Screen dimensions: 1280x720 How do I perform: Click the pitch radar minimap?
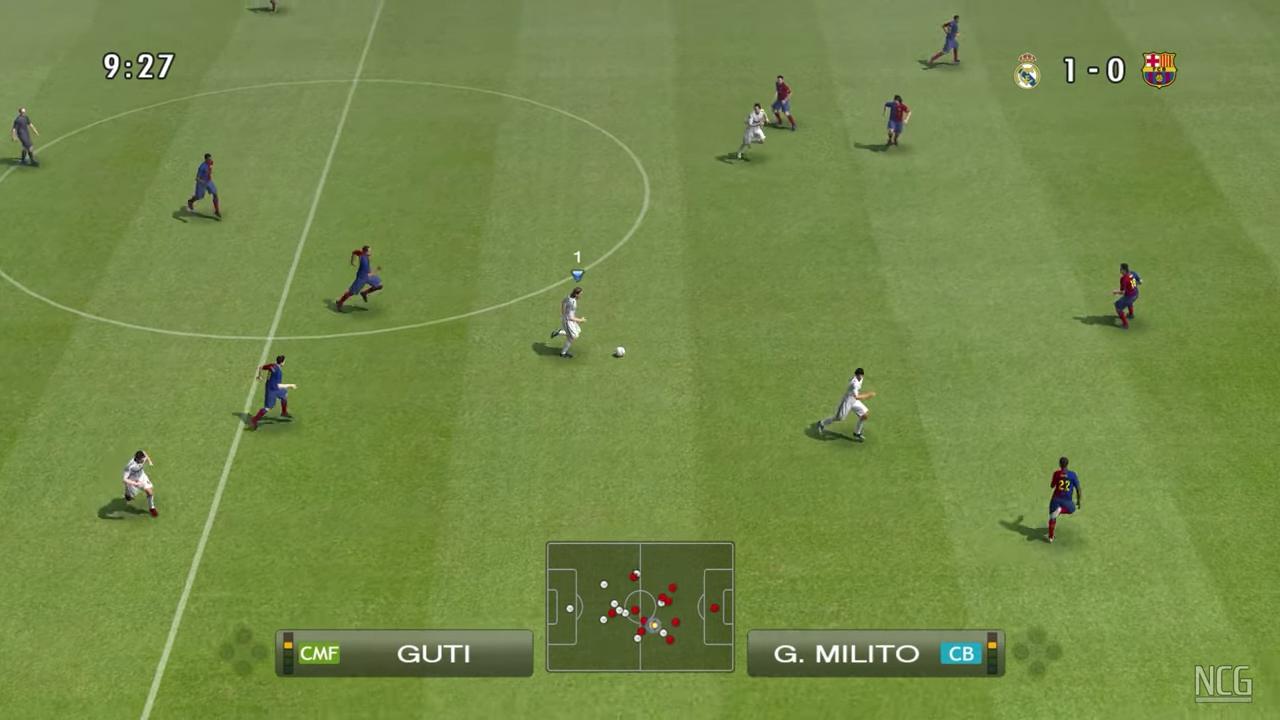click(640, 606)
